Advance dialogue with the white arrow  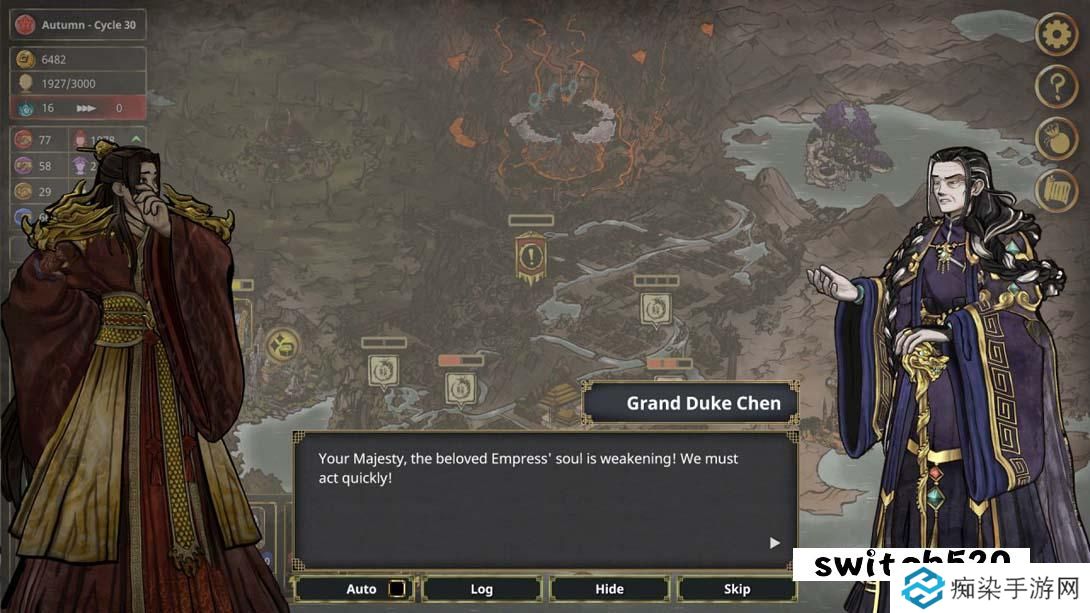click(x=774, y=543)
